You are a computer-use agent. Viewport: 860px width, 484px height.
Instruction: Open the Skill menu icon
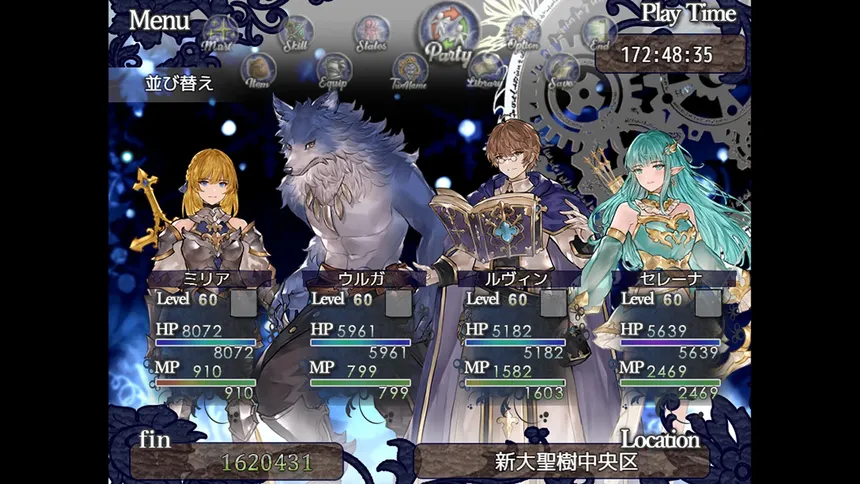(x=295, y=33)
